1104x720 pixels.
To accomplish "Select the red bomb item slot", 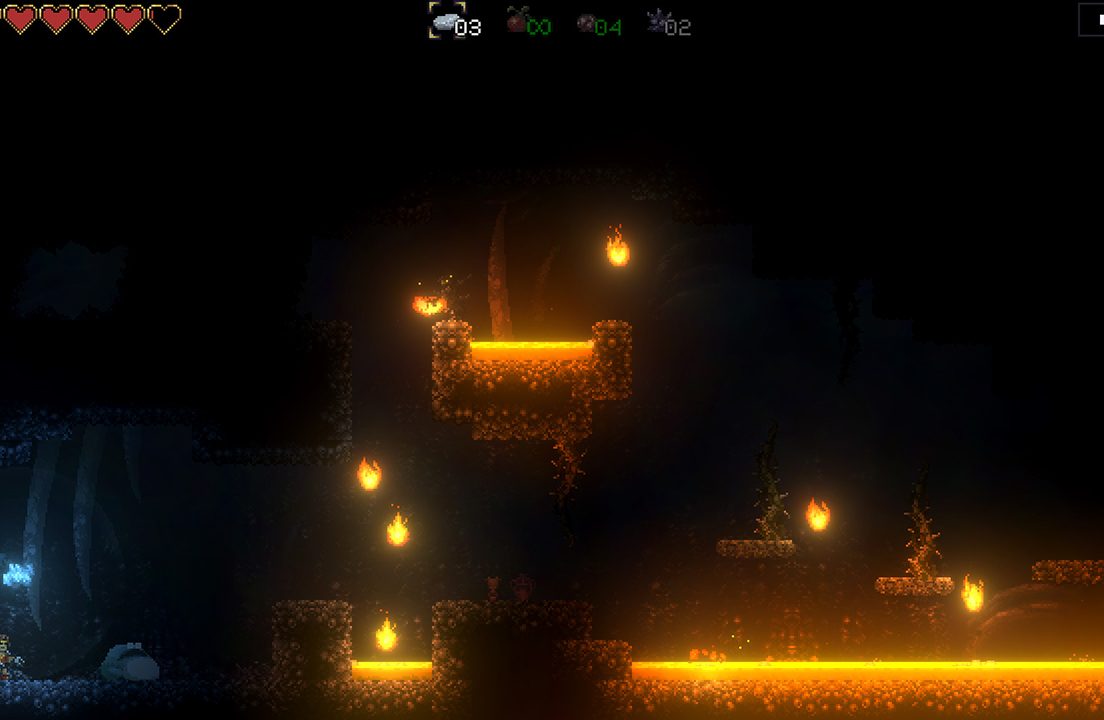I will pyautogui.click(x=517, y=21).
